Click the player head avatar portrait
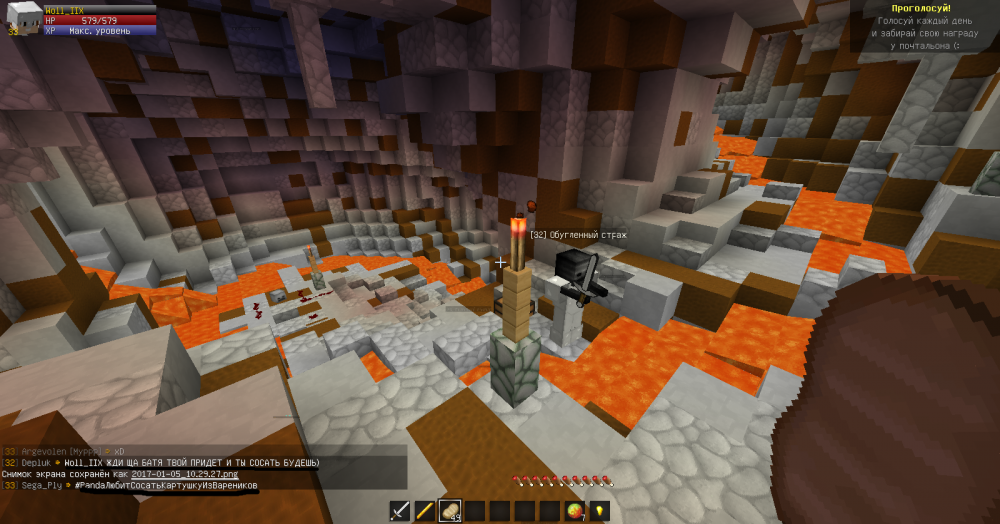The image size is (1000, 524). click(x=22, y=19)
